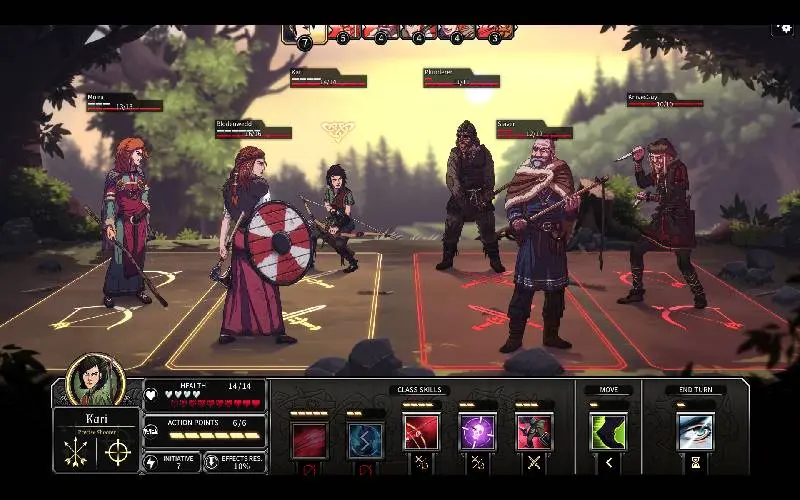Viewport: 800px width, 500px height.
Task: Activate the red arrow class skill
Action: [x=421, y=432]
